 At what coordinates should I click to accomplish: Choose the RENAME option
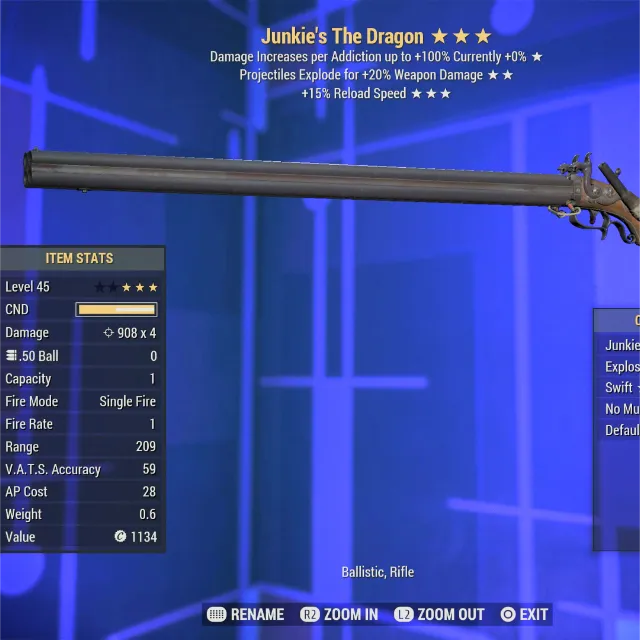(x=246, y=614)
